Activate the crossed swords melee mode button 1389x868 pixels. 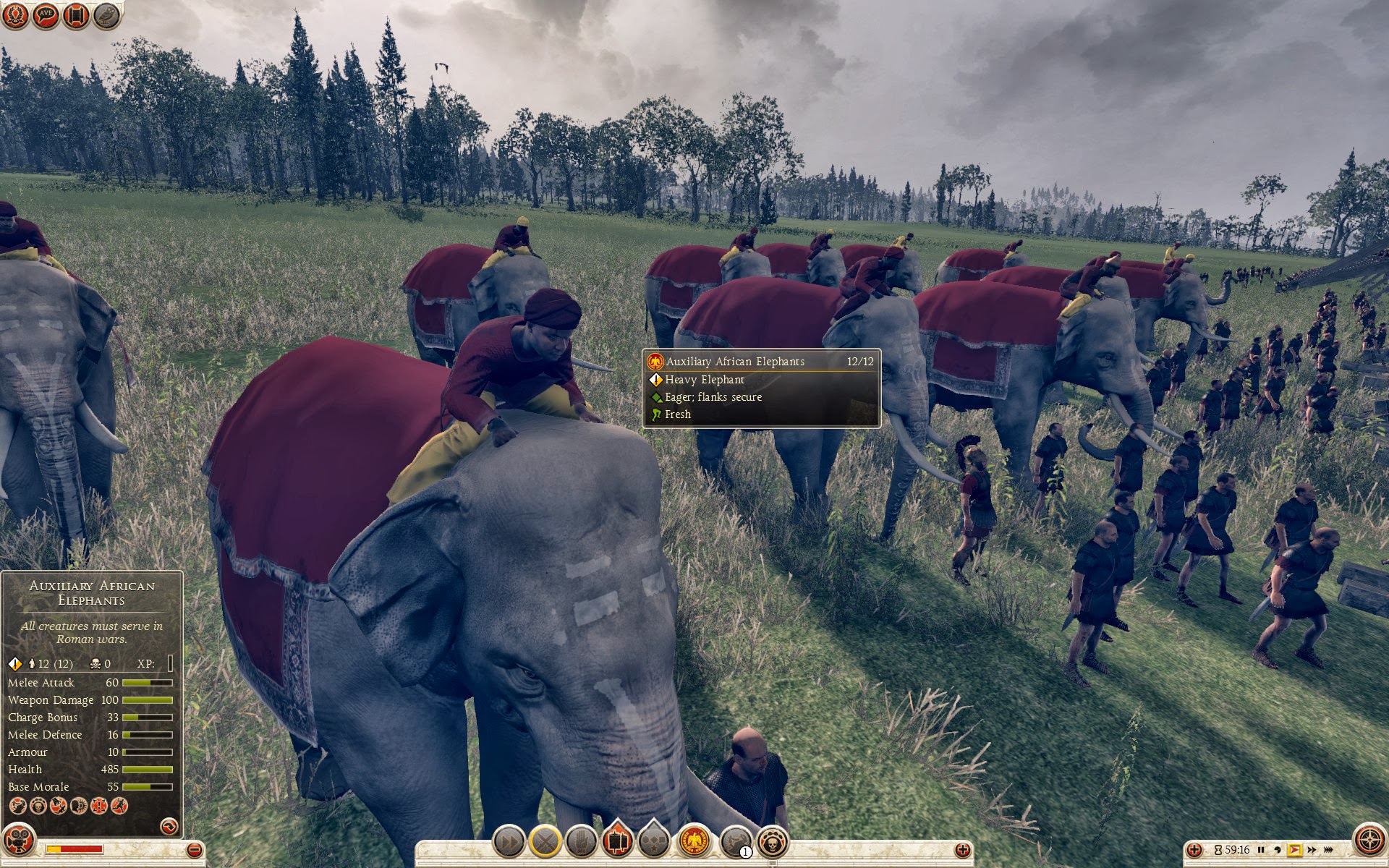545,842
